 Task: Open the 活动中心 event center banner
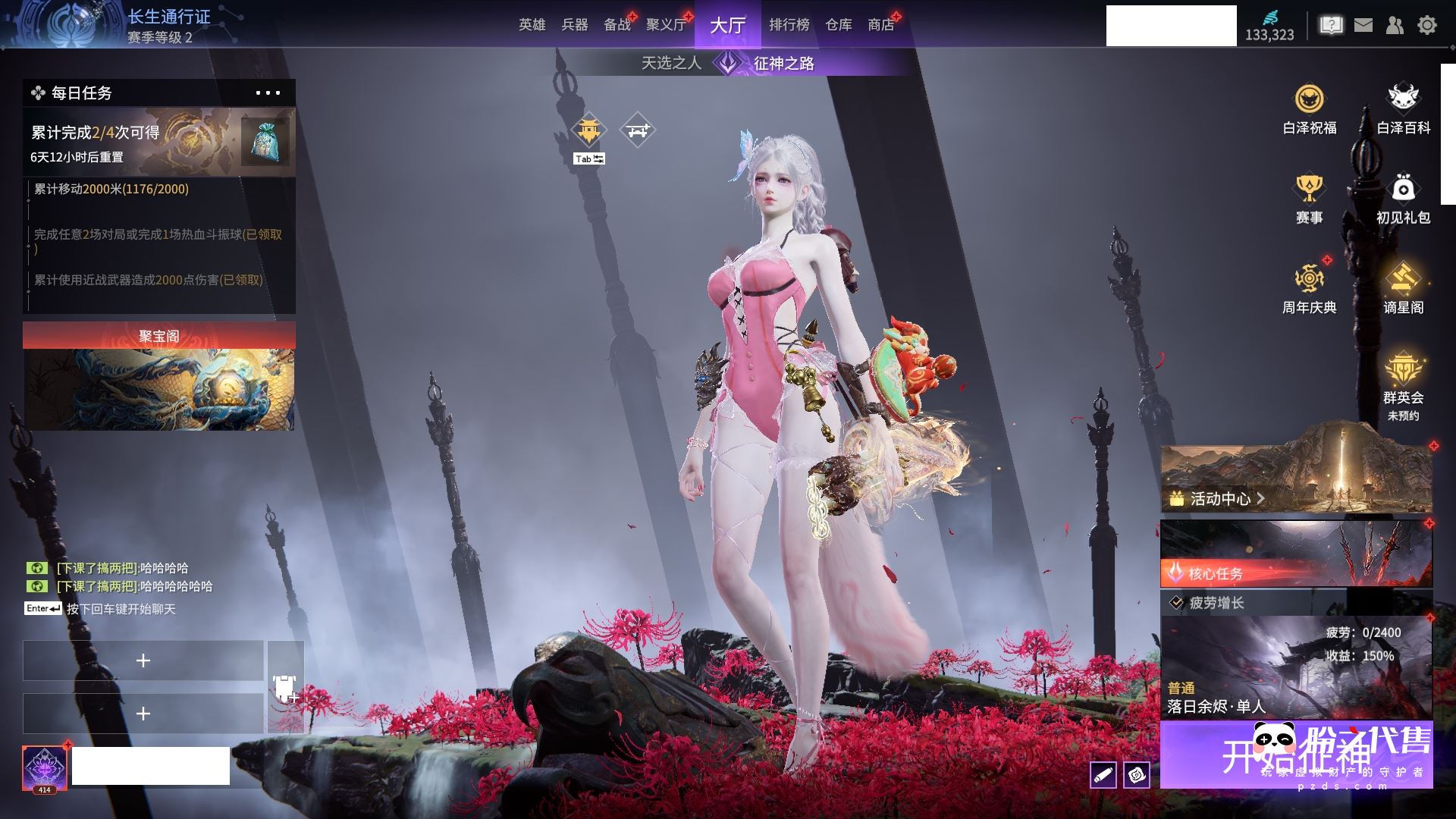click(x=1296, y=478)
